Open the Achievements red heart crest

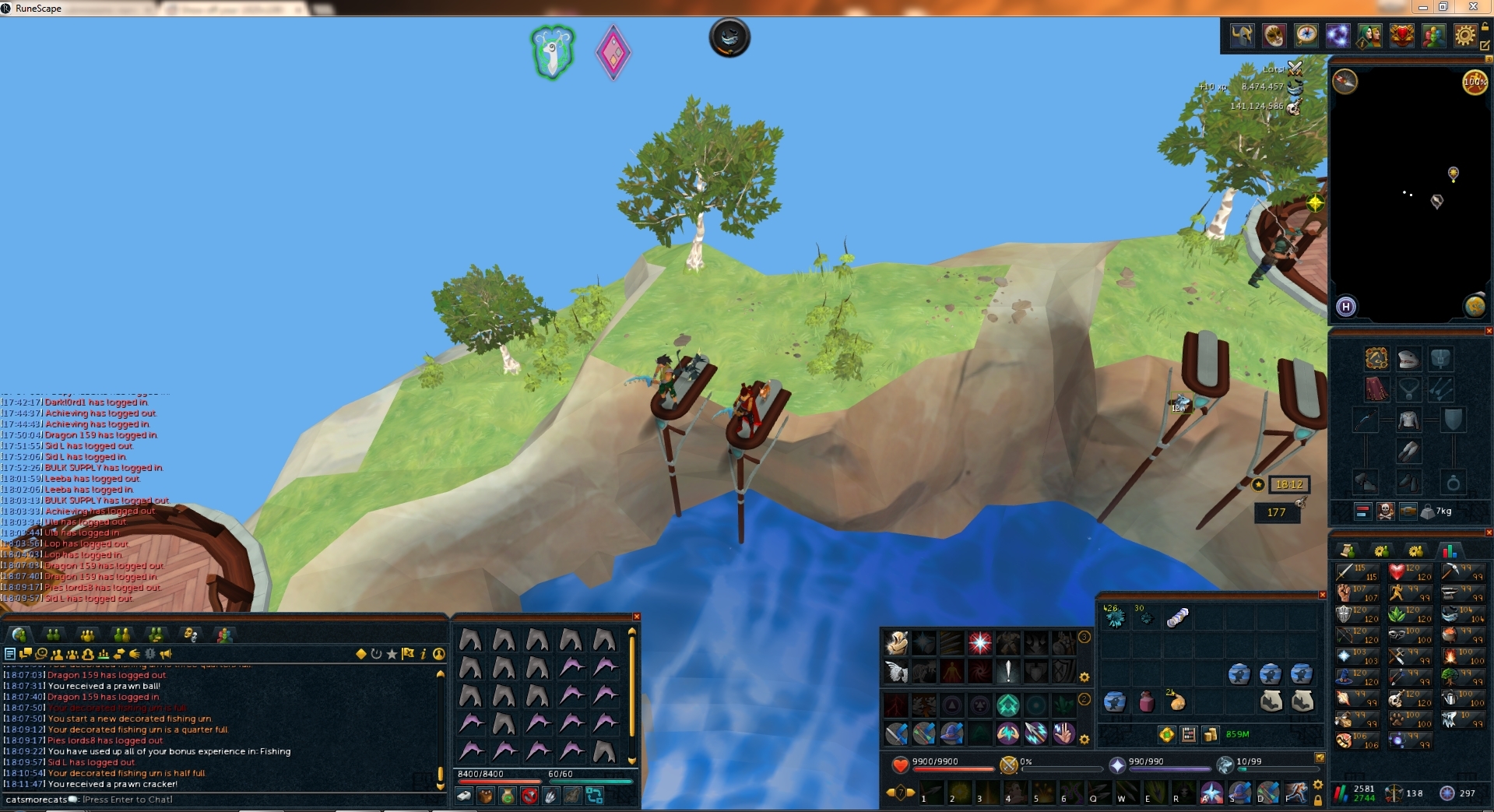click(1401, 36)
